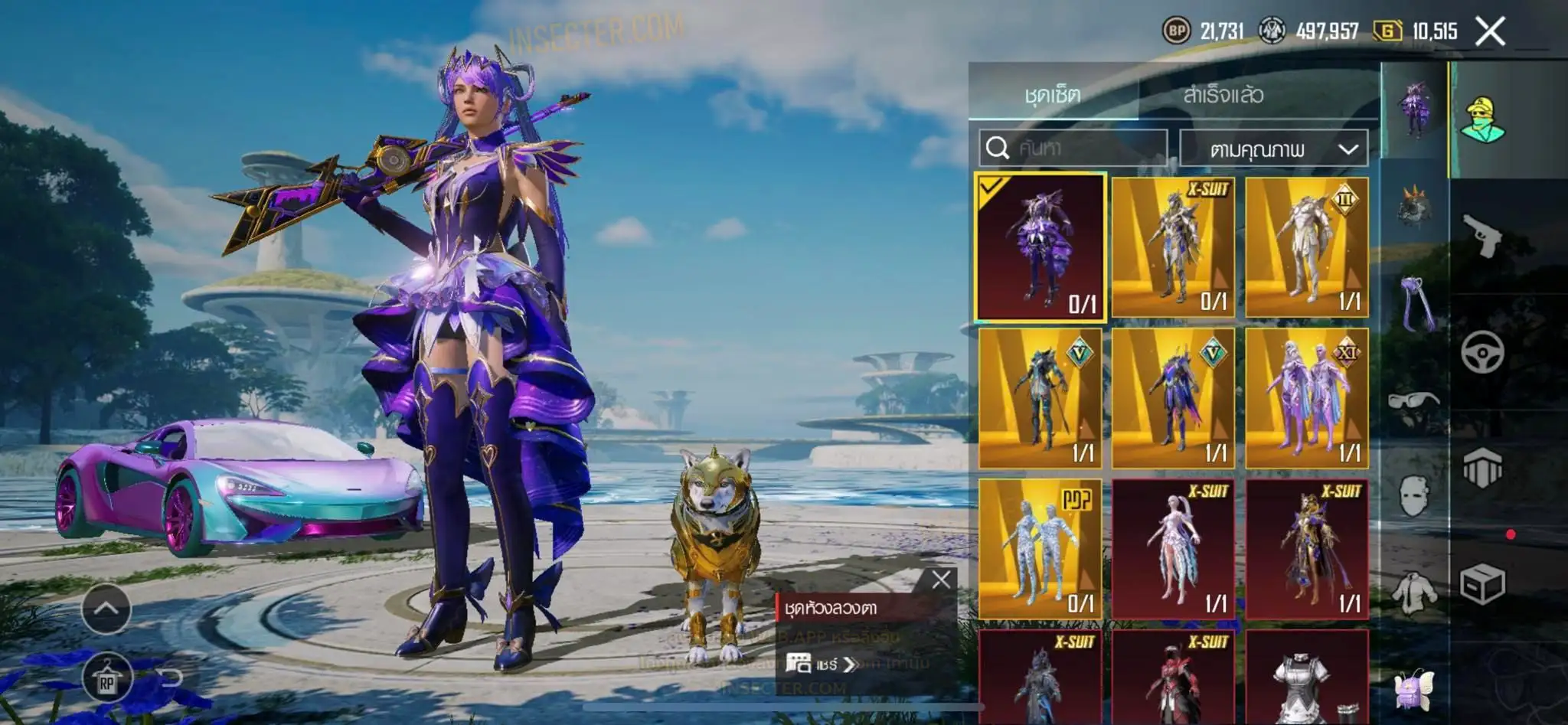Switch to the สำเร็จแล้ว tab
The height and width of the screenshot is (725, 1568).
tap(1223, 95)
